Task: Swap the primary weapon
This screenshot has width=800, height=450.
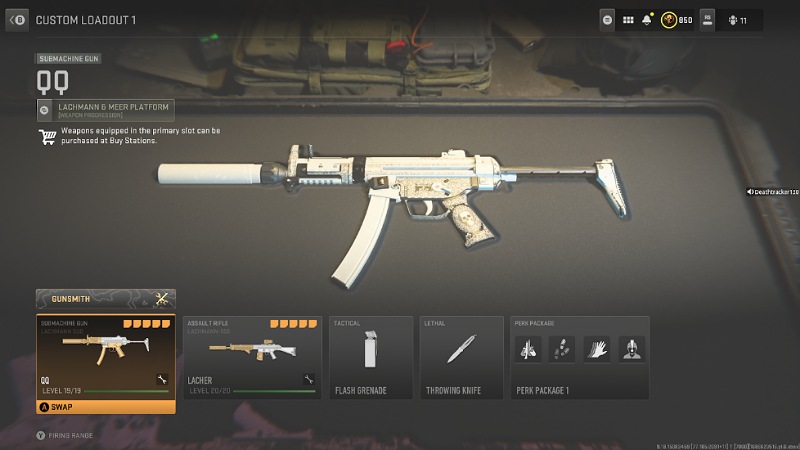Action: [x=105, y=406]
